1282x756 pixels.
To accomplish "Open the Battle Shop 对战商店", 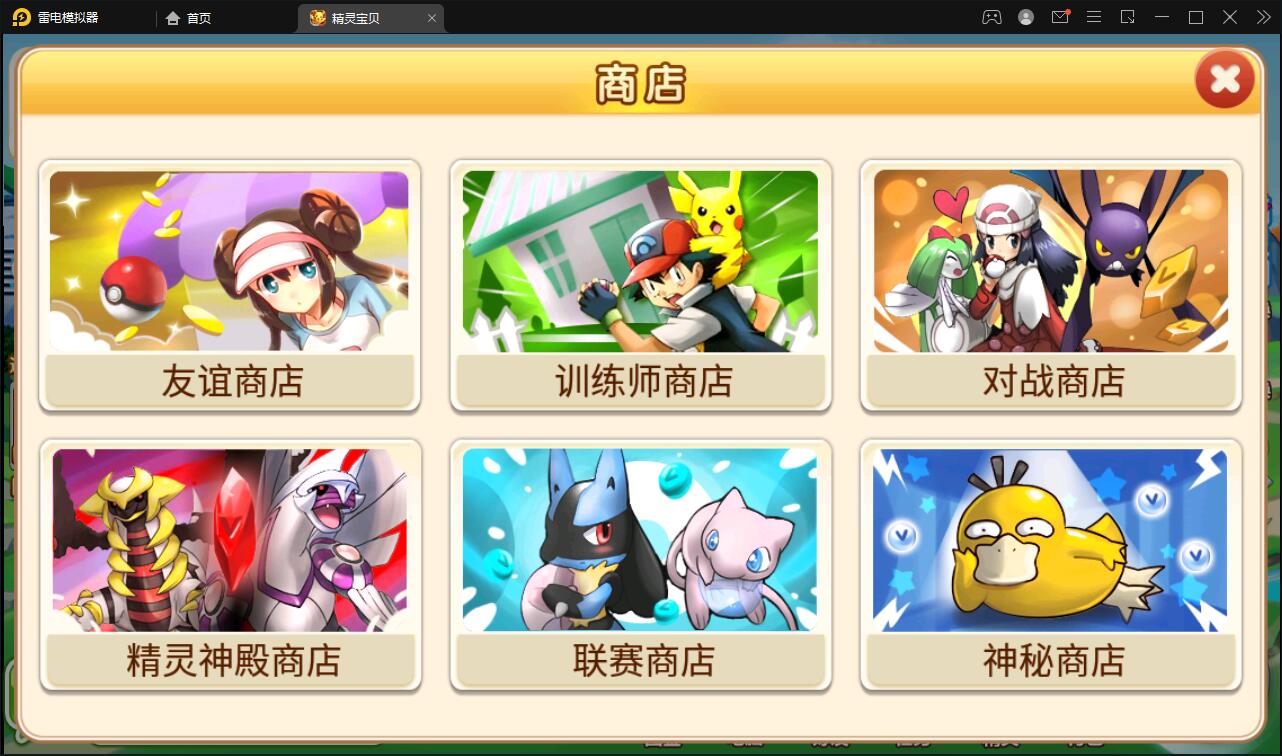I will (x=1050, y=287).
